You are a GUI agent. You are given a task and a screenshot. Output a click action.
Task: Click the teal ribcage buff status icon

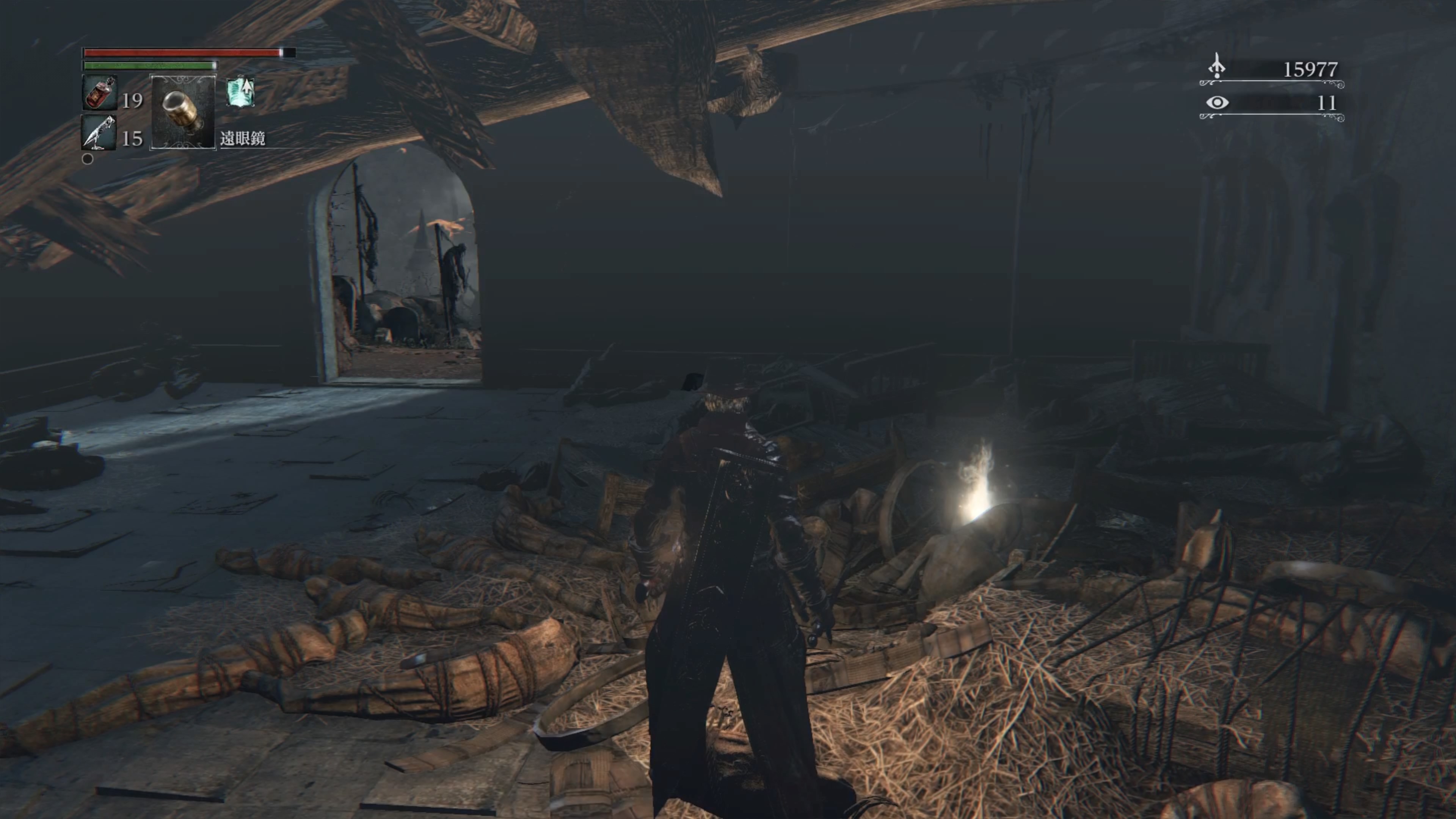click(242, 92)
